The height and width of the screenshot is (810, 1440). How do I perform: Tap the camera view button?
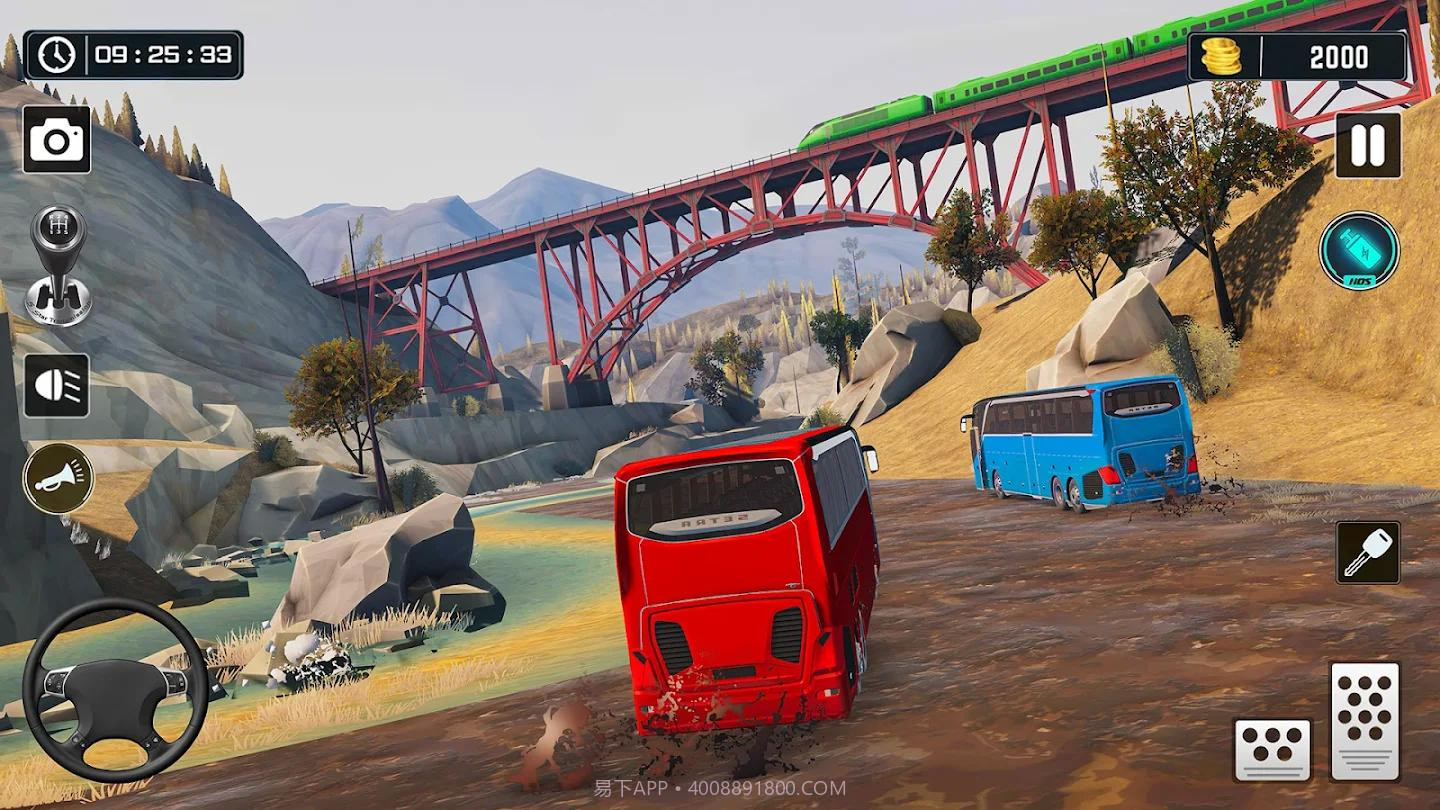click(57, 140)
